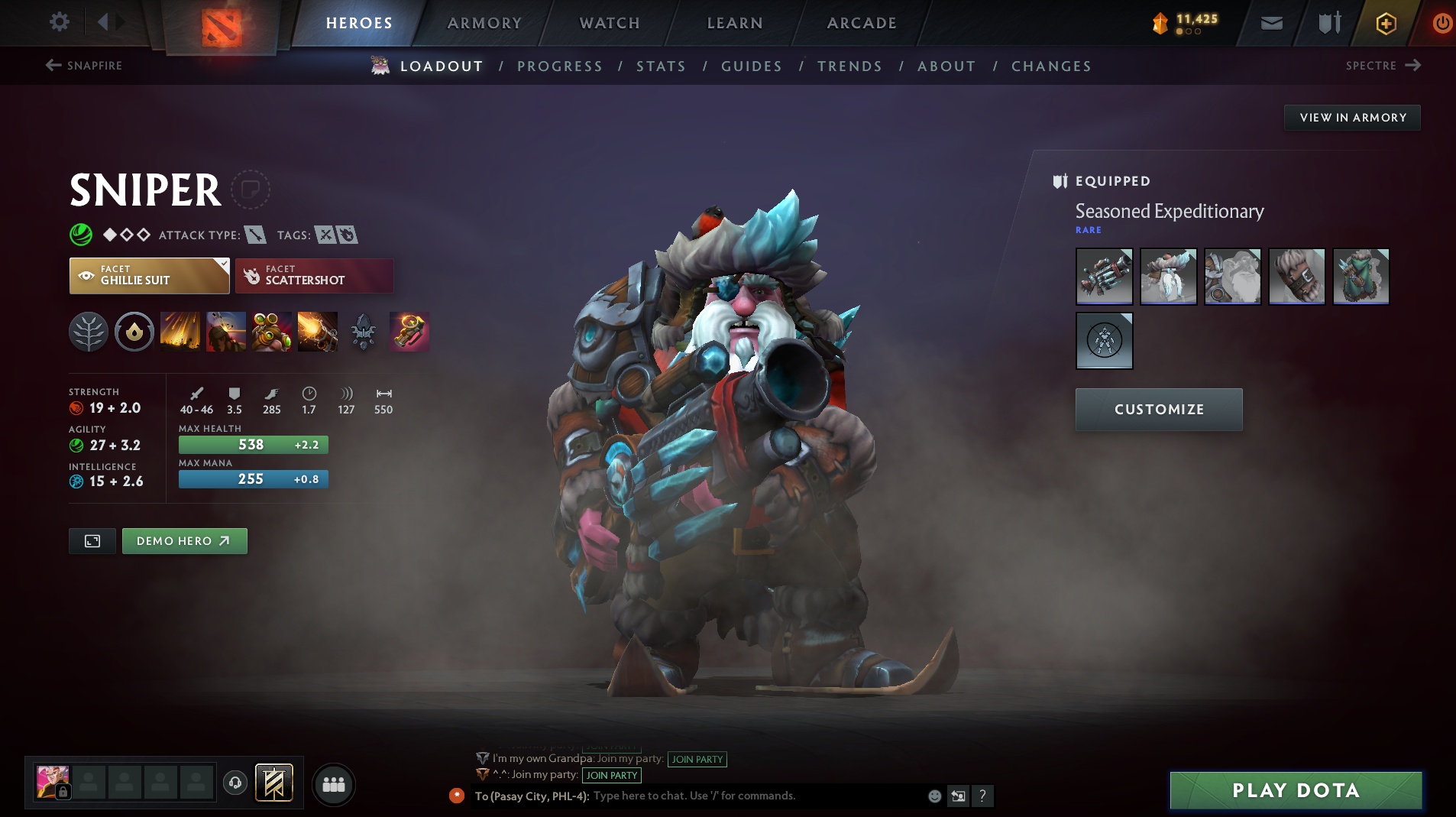Viewport: 1456px width, 817px height.
Task: Select the Take Aim ability icon
Action: pyautogui.click(x=272, y=332)
